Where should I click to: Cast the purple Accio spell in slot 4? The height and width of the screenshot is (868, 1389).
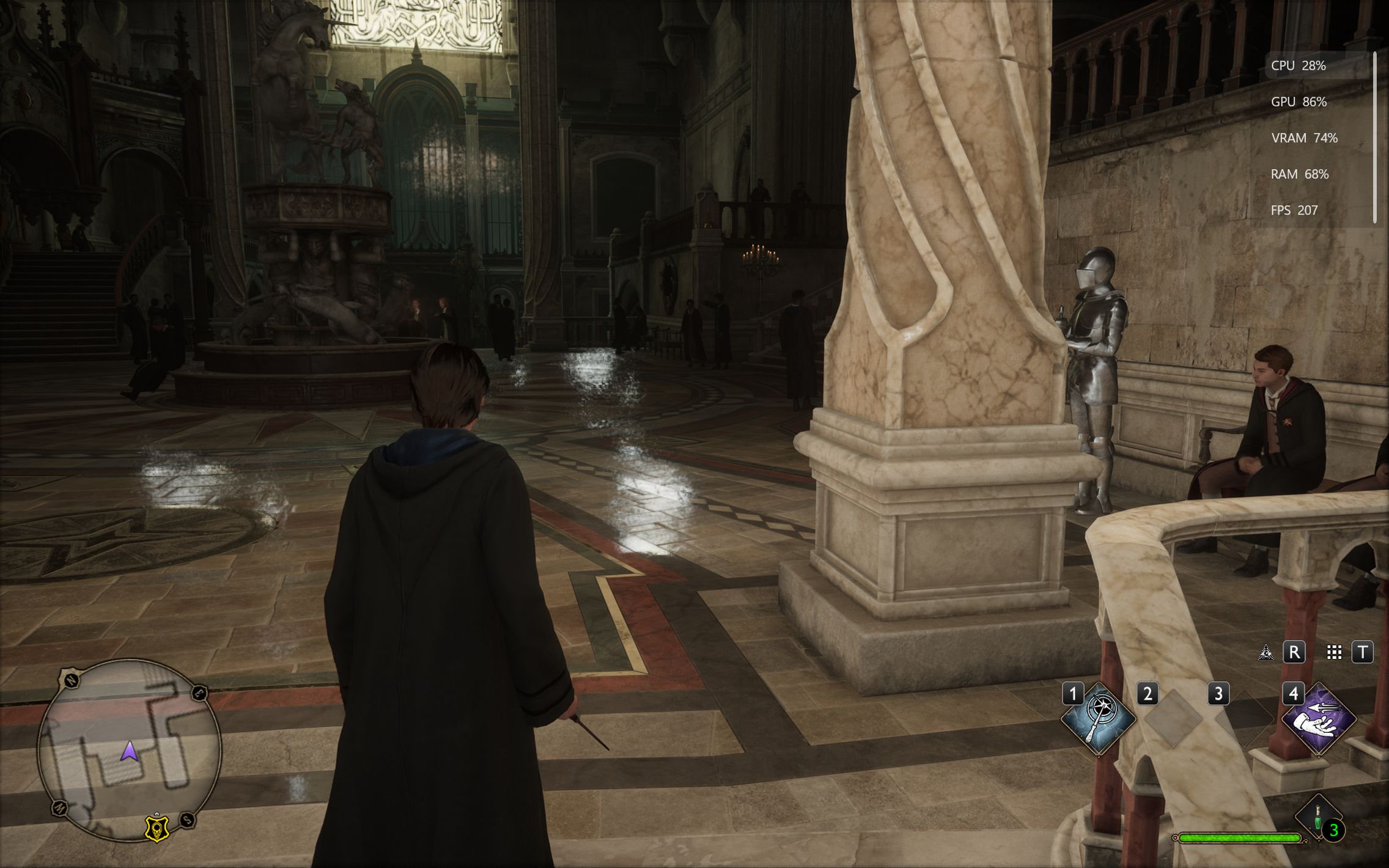coord(1318,719)
